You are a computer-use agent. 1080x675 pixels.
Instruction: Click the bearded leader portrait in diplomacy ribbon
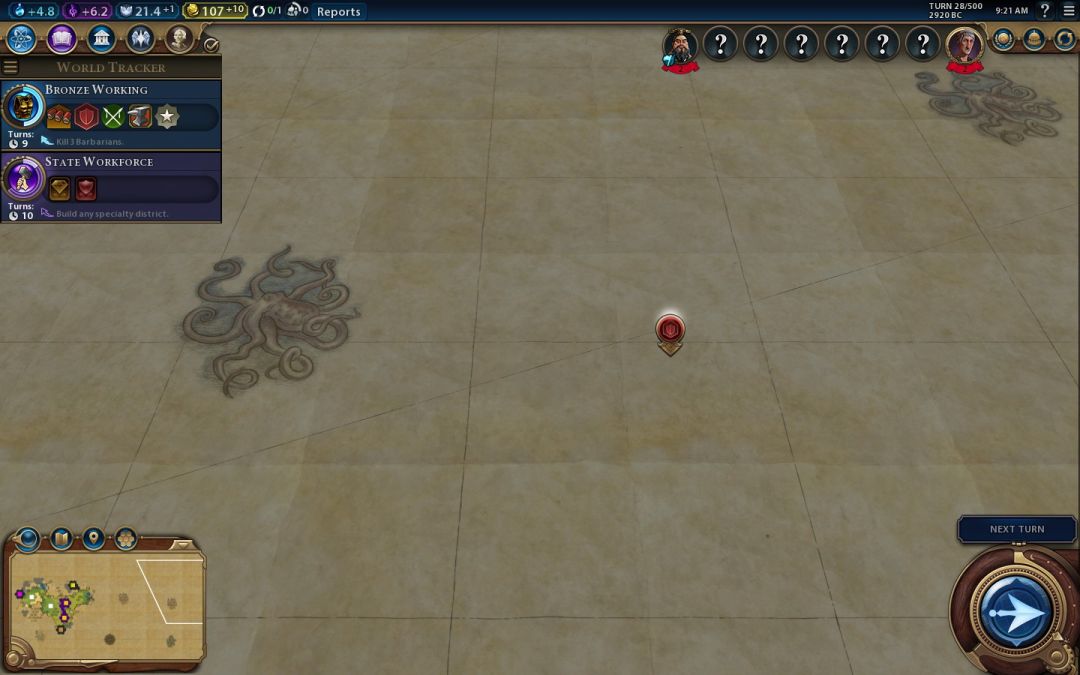pos(680,45)
